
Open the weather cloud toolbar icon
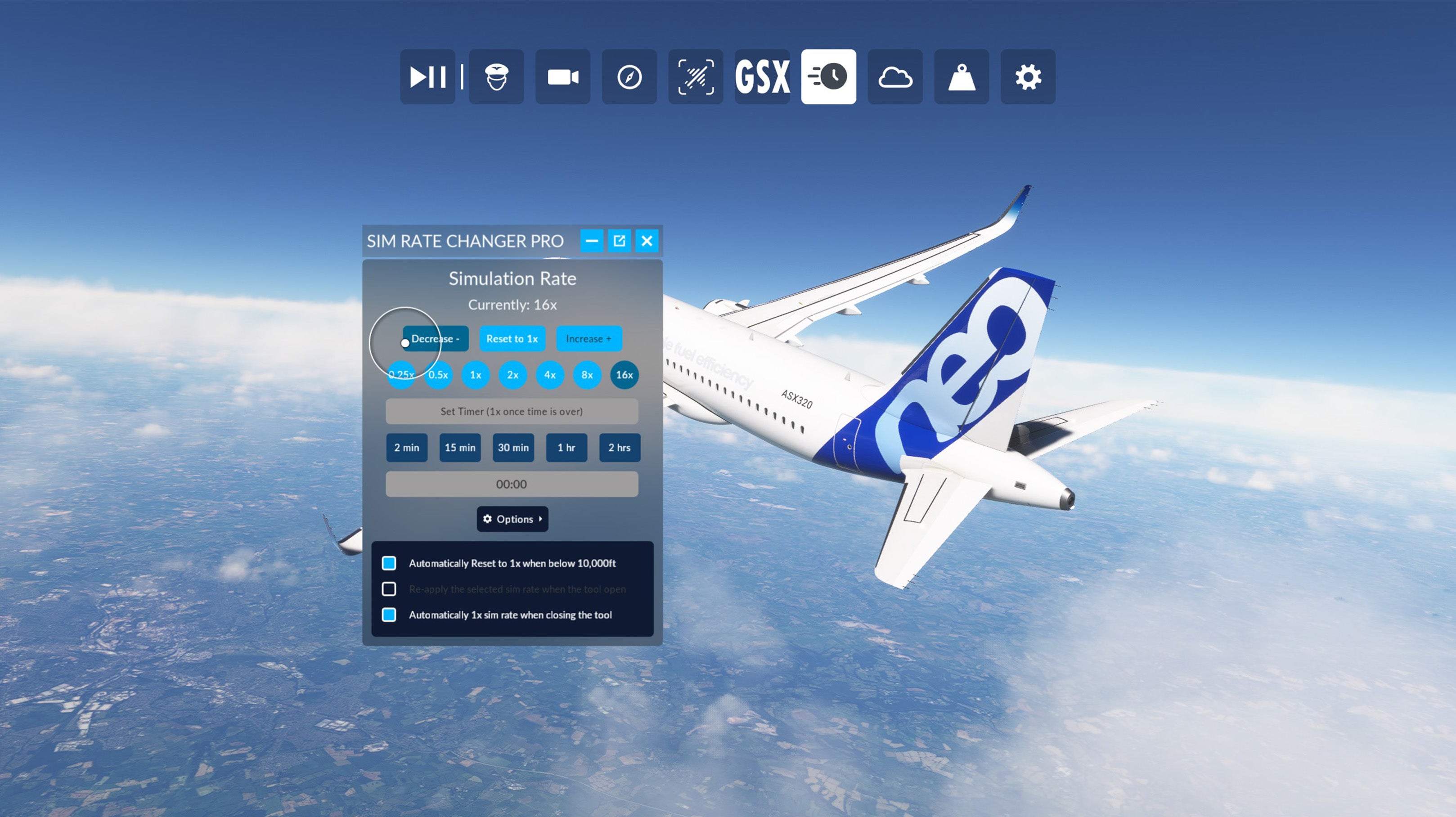coord(895,77)
